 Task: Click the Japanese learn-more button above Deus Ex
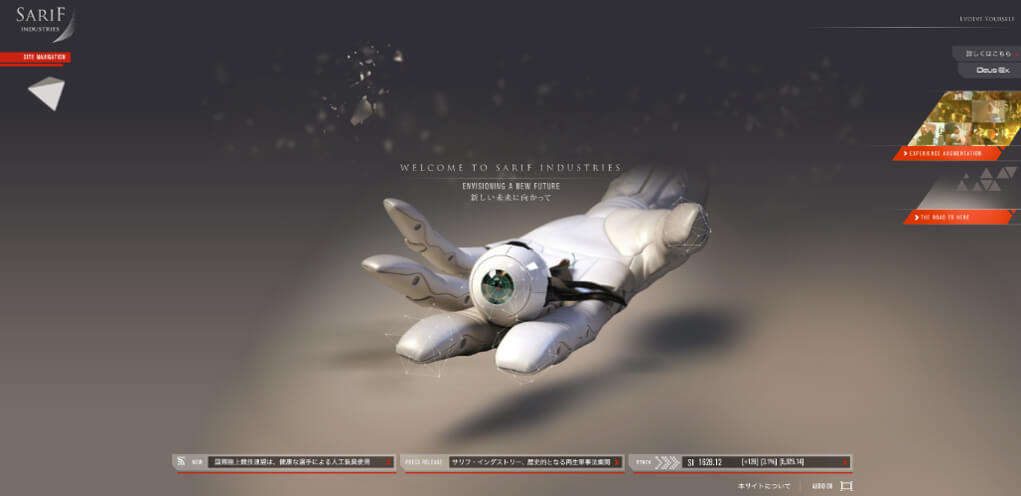(x=984, y=53)
